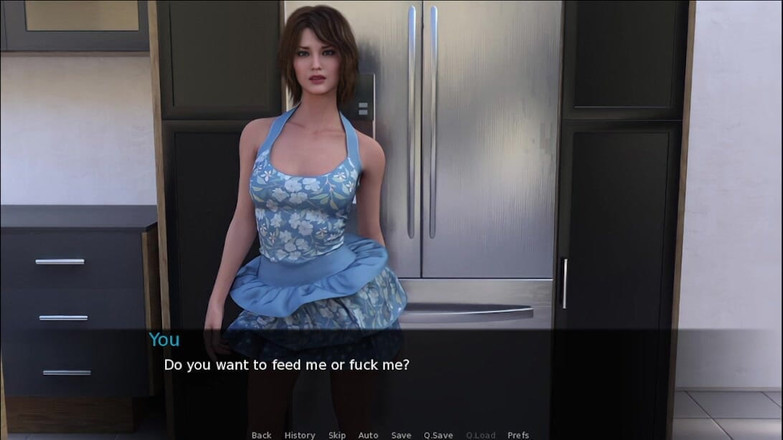Image resolution: width=783 pixels, height=440 pixels.
Task: Activate the Skip function
Action: 337,435
